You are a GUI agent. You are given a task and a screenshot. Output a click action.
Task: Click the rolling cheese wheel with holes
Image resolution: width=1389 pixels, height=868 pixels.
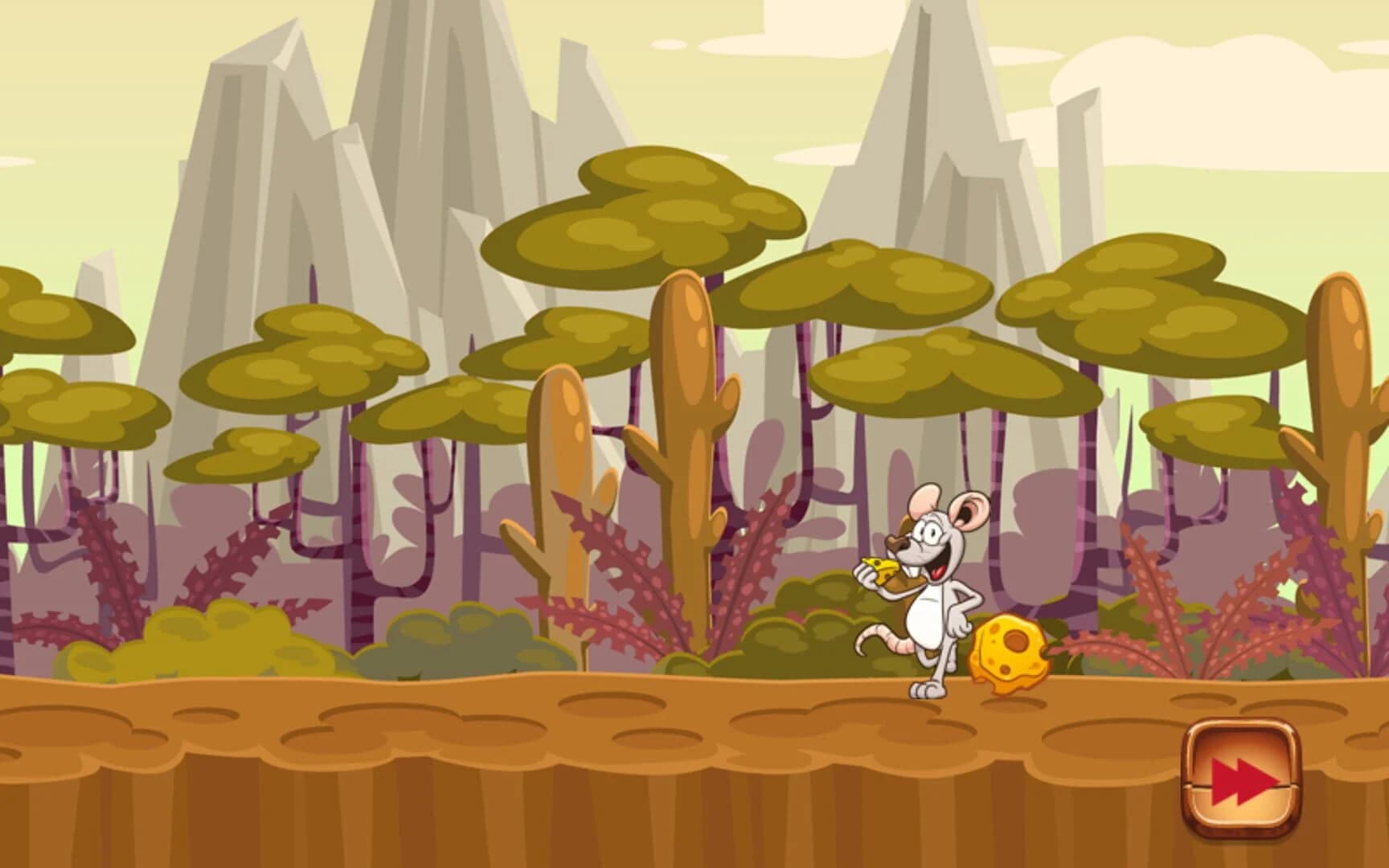pyautogui.click(x=1009, y=651)
